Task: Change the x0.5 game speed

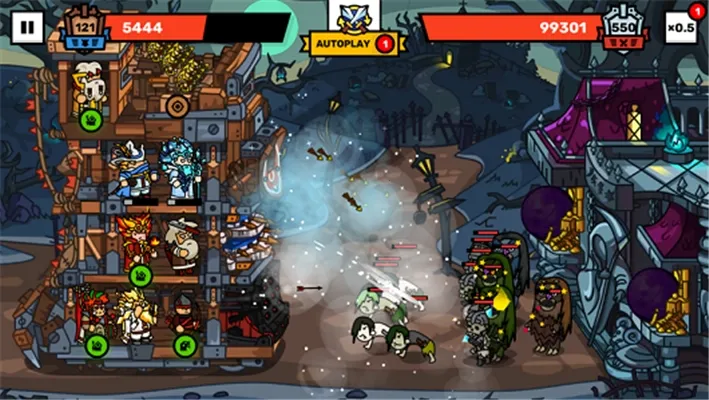Action: click(681, 27)
